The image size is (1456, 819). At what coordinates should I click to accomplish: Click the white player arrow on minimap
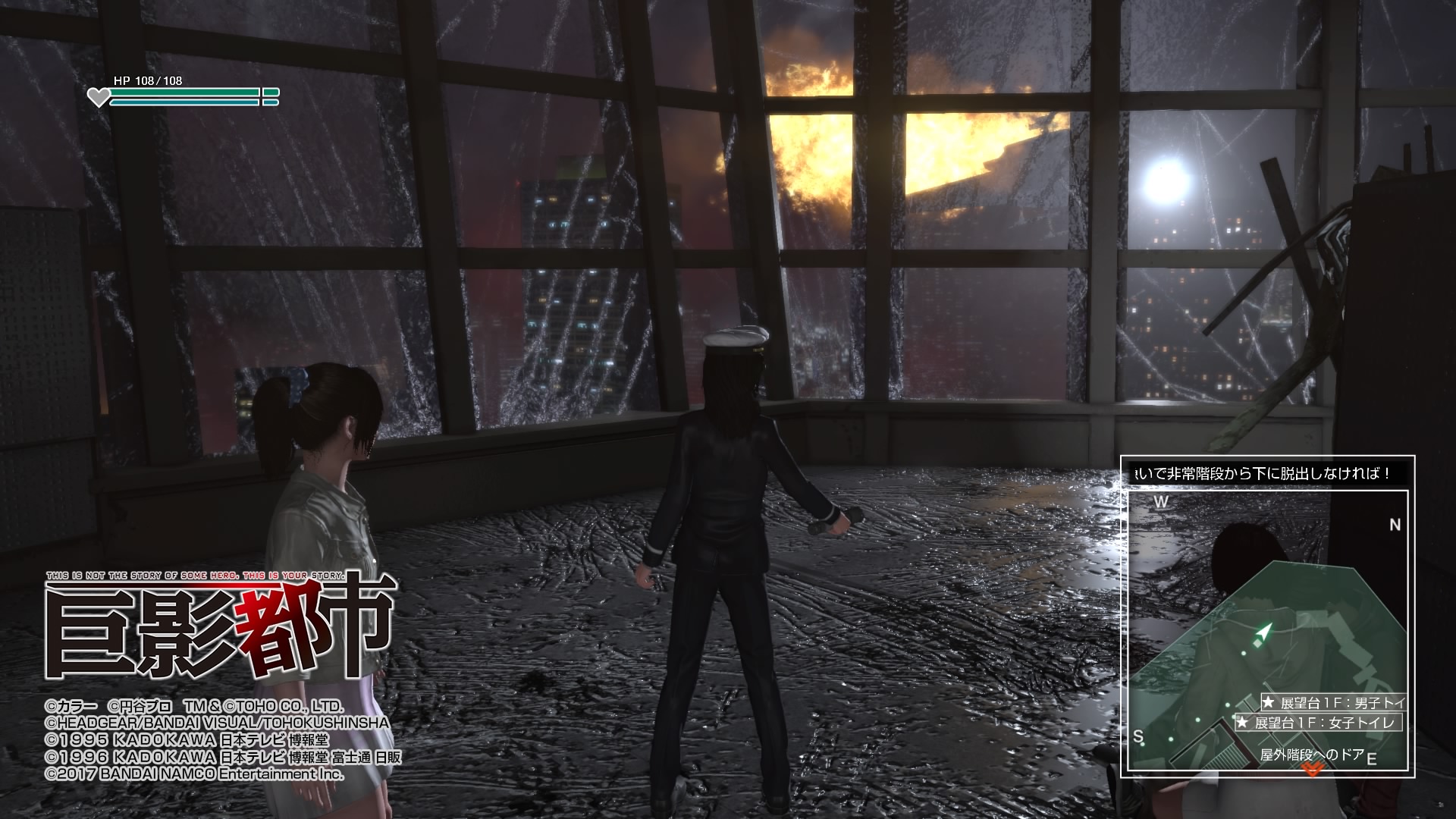point(1261,633)
